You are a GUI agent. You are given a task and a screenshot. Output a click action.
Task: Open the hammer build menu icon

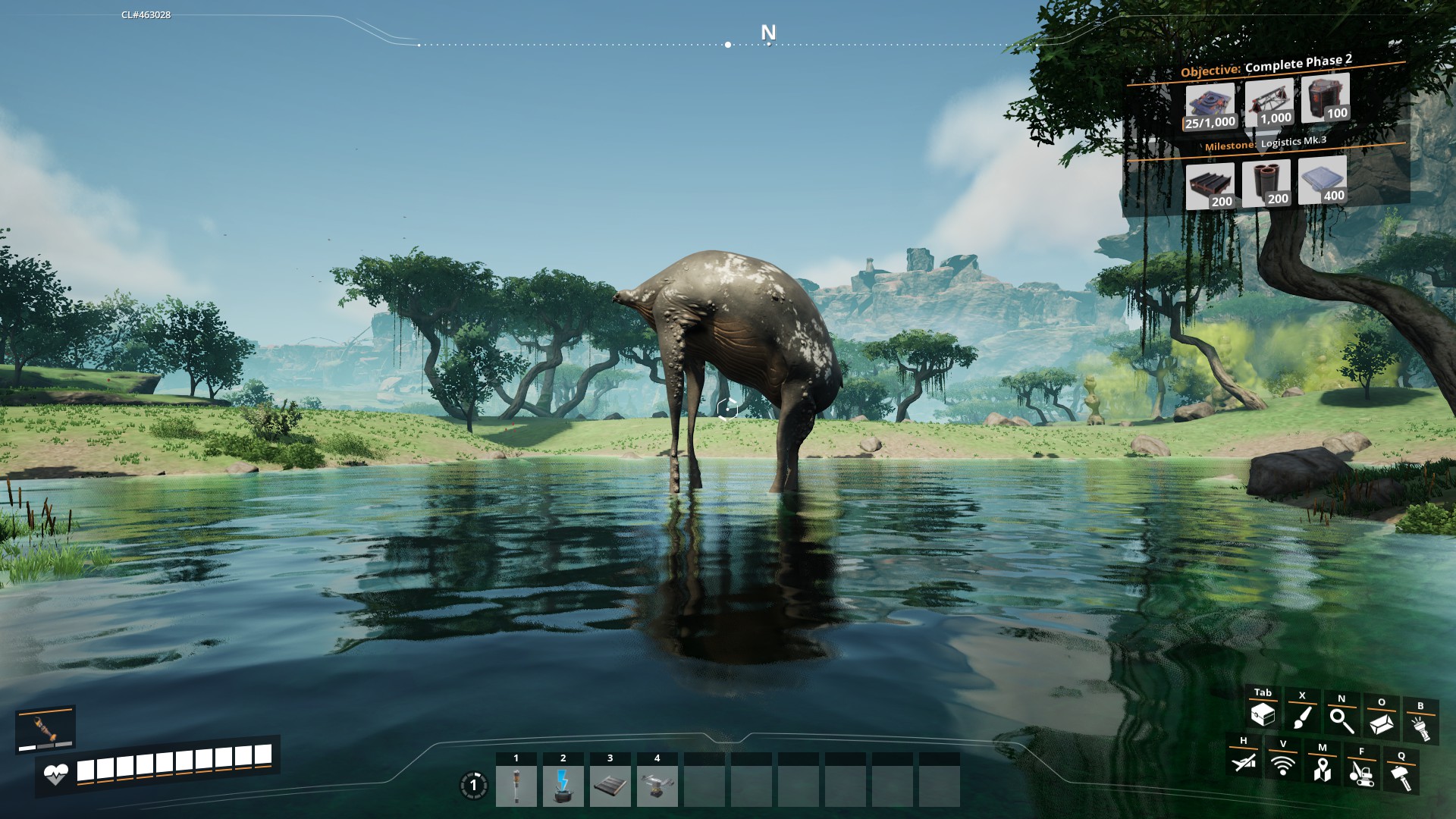pyautogui.click(x=1401, y=777)
